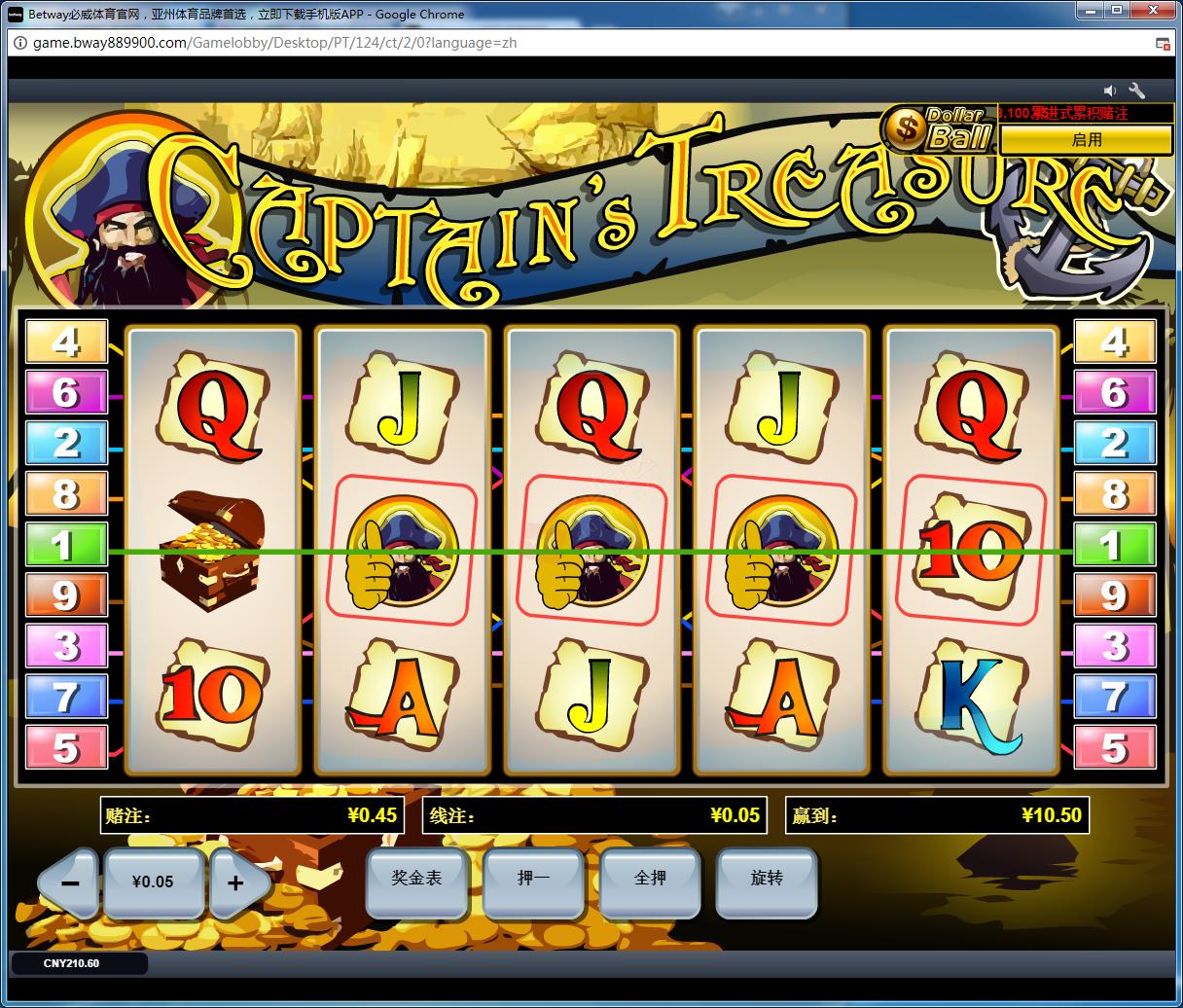The height and width of the screenshot is (1008, 1183).
Task: Decrease line bet with the minus button
Action: [x=70, y=883]
